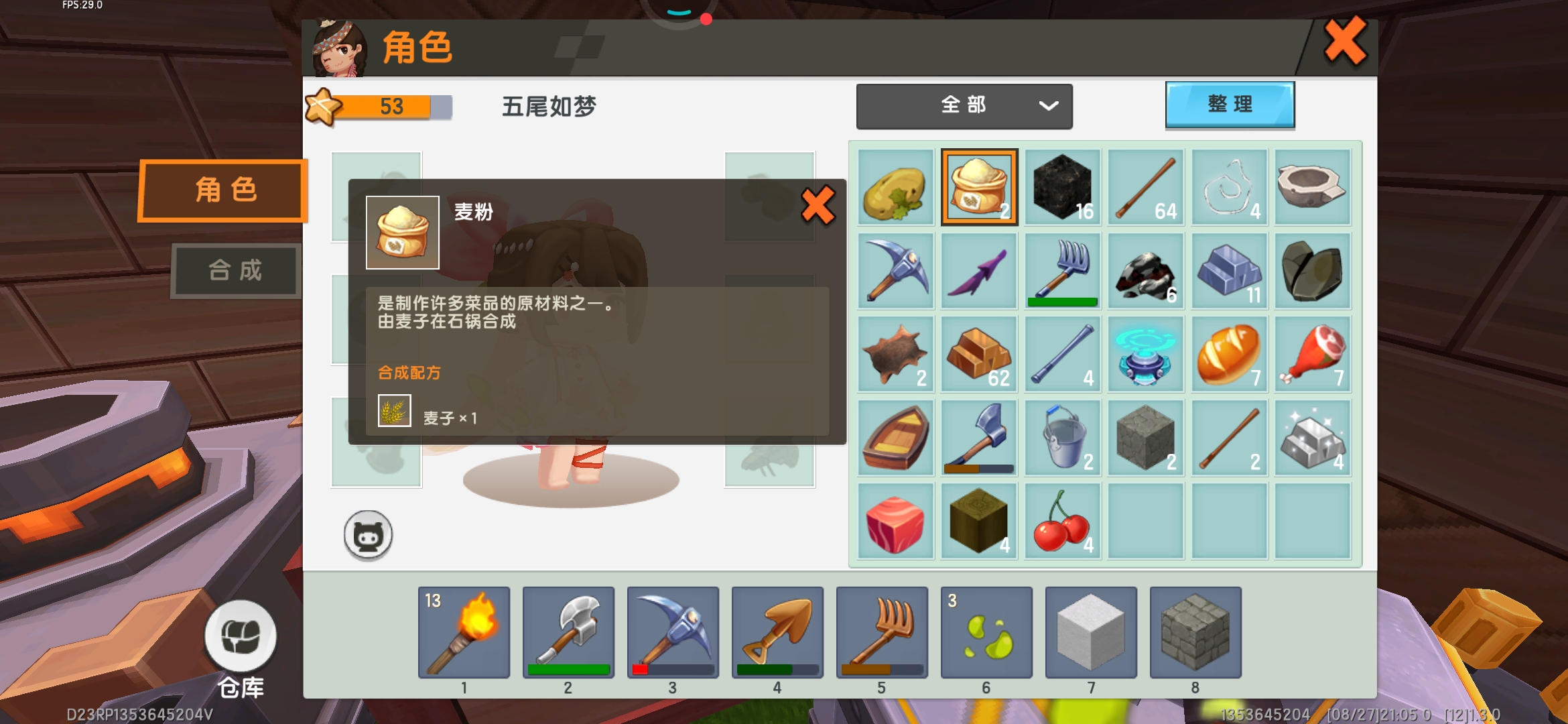
Task: Click the 麦子 wheat icon in the recipe
Action: [x=395, y=412]
